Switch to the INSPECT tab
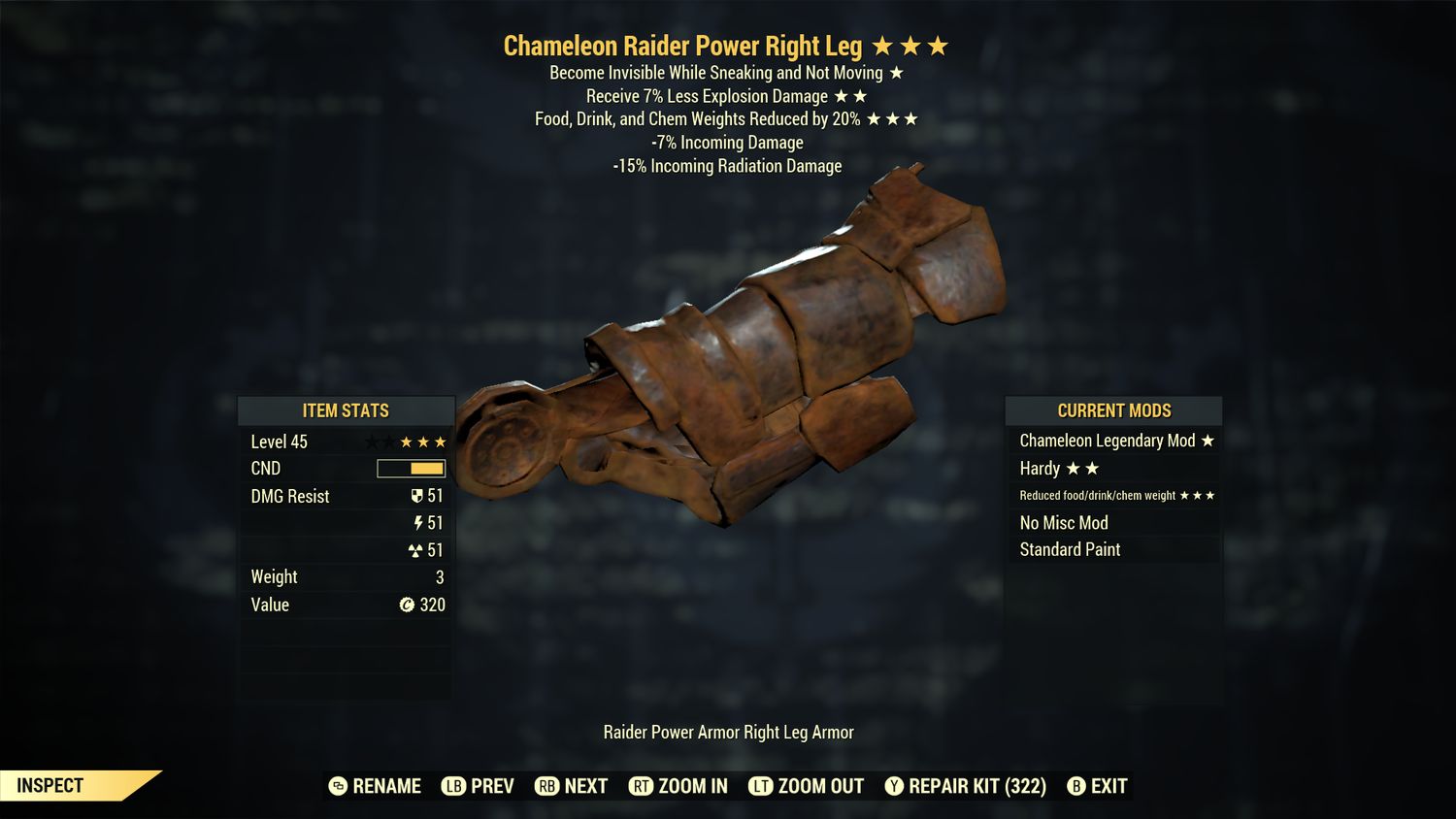This screenshot has width=1456, height=819. click(x=49, y=785)
